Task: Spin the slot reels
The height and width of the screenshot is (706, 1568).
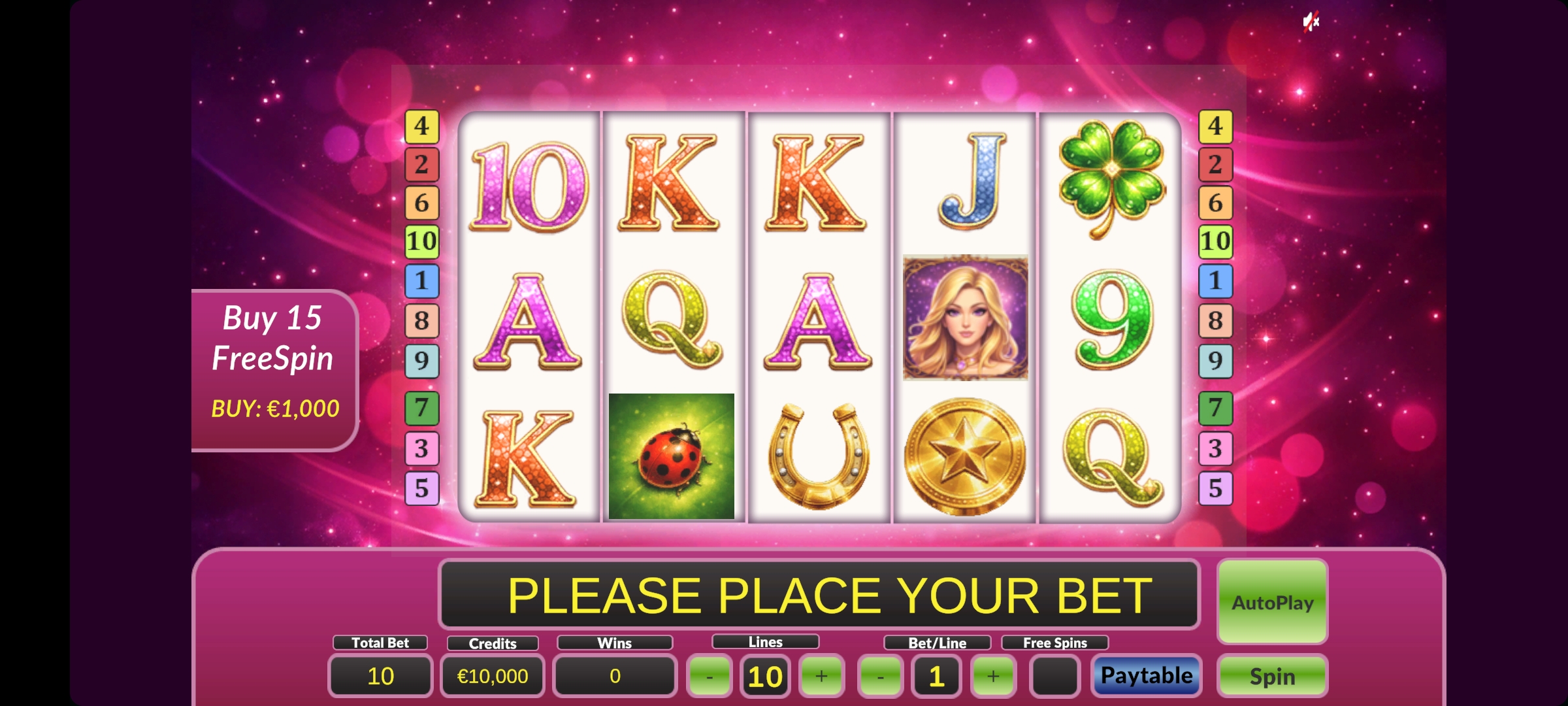Action: [x=1272, y=676]
